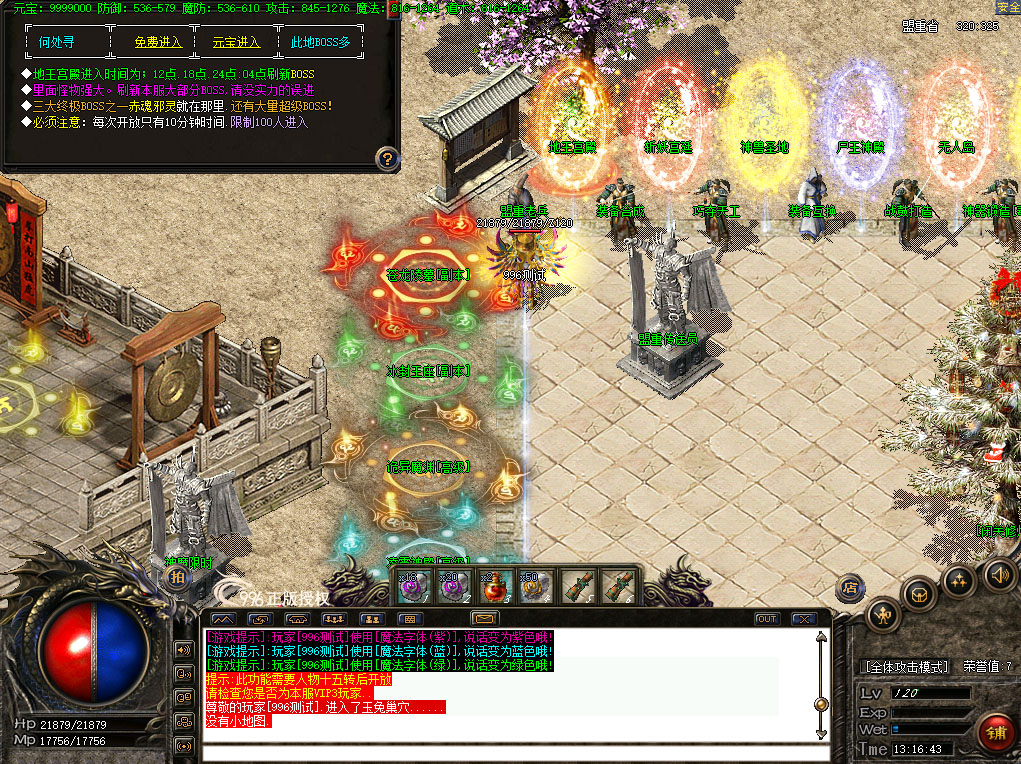Viewport: 1021px width, 764px height.
Task: Select the 何处寻 dialogue option
Action: pyautogui.click(x=56, y=42)
